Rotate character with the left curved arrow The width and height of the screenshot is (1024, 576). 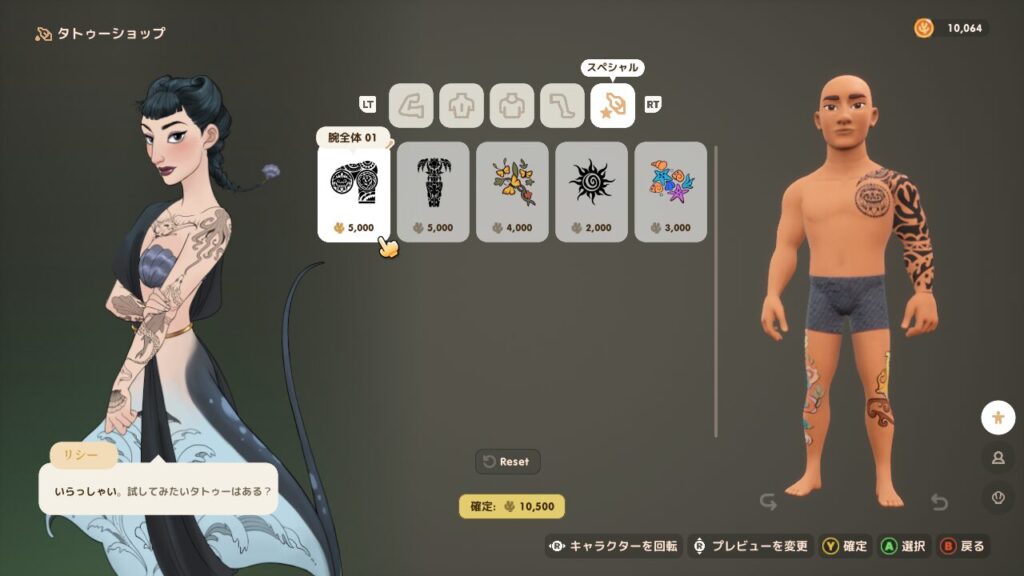(768, 501)
